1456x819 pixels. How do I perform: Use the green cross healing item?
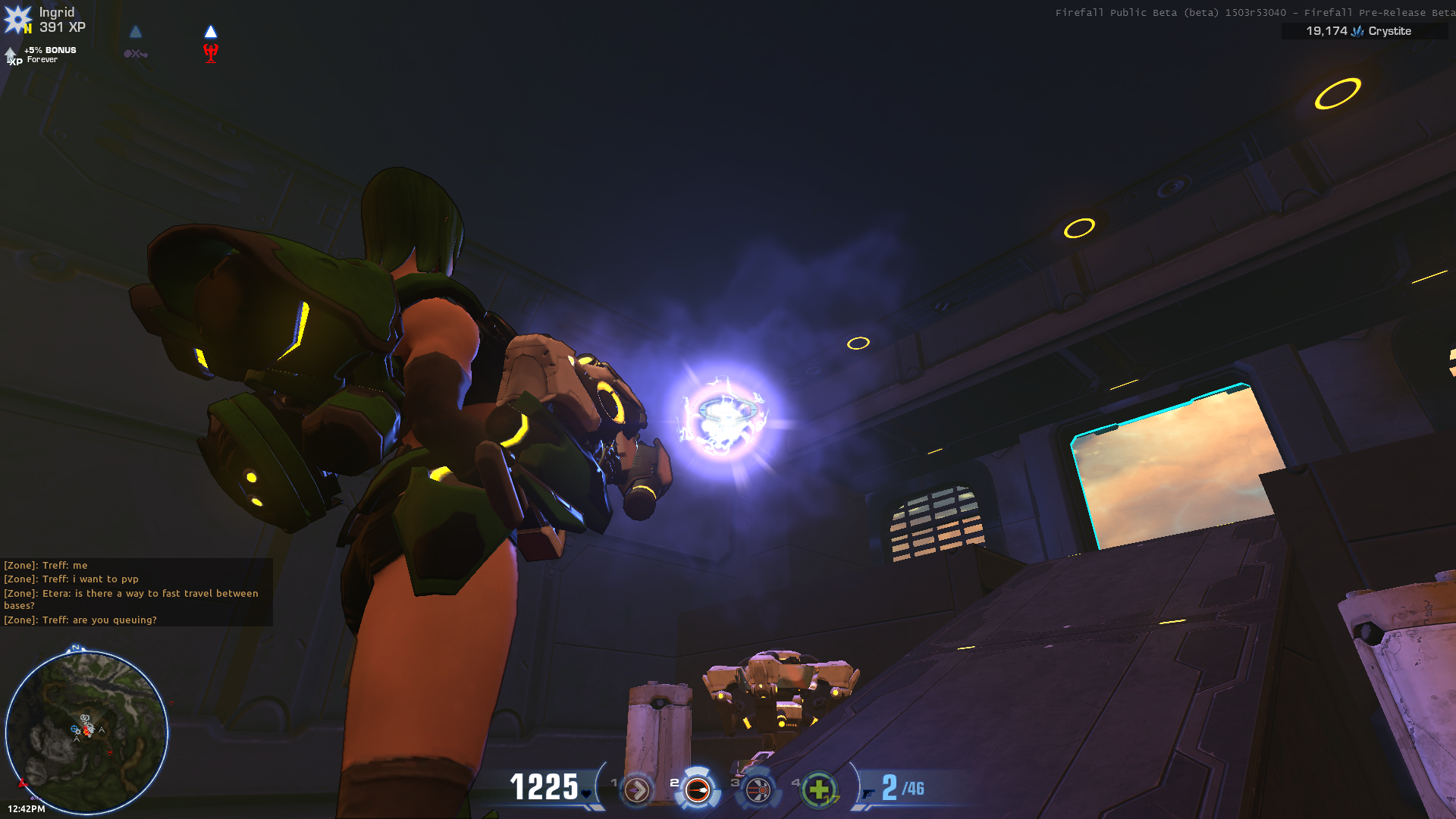point(818,790)
